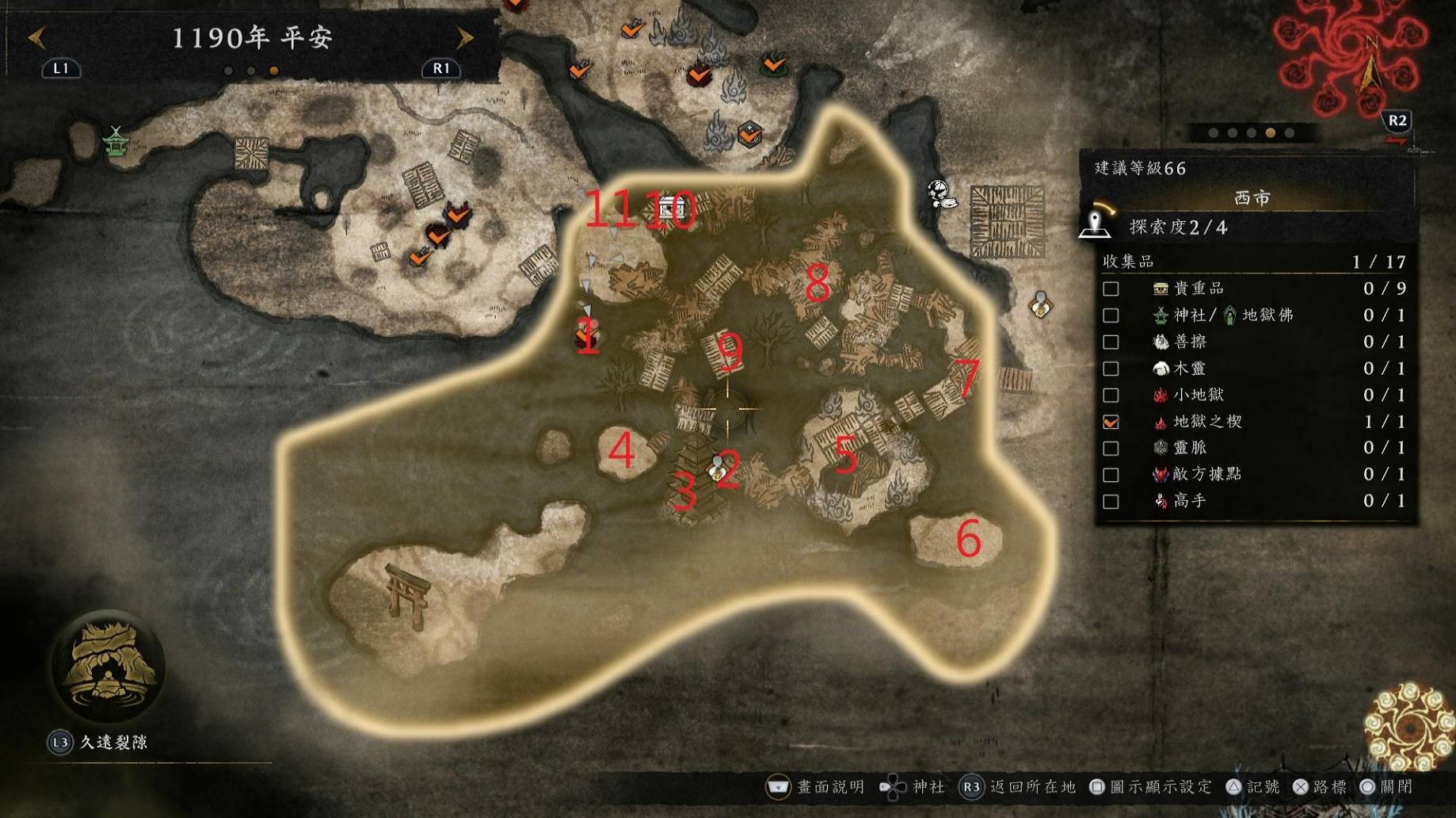Toggle the 神社/地獄佛 filter checkbox

click(x=1111, y=315)
